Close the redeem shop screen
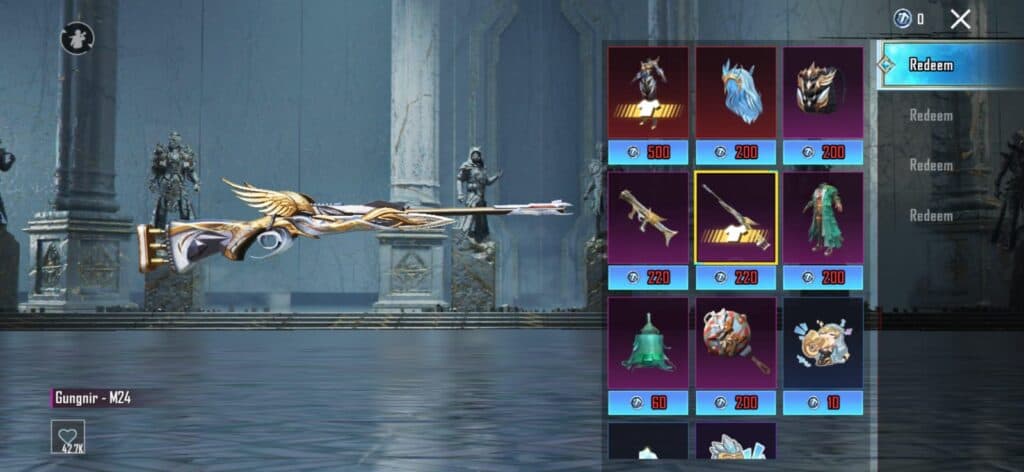Screen dimensions: 1024x472 point(961,18)
